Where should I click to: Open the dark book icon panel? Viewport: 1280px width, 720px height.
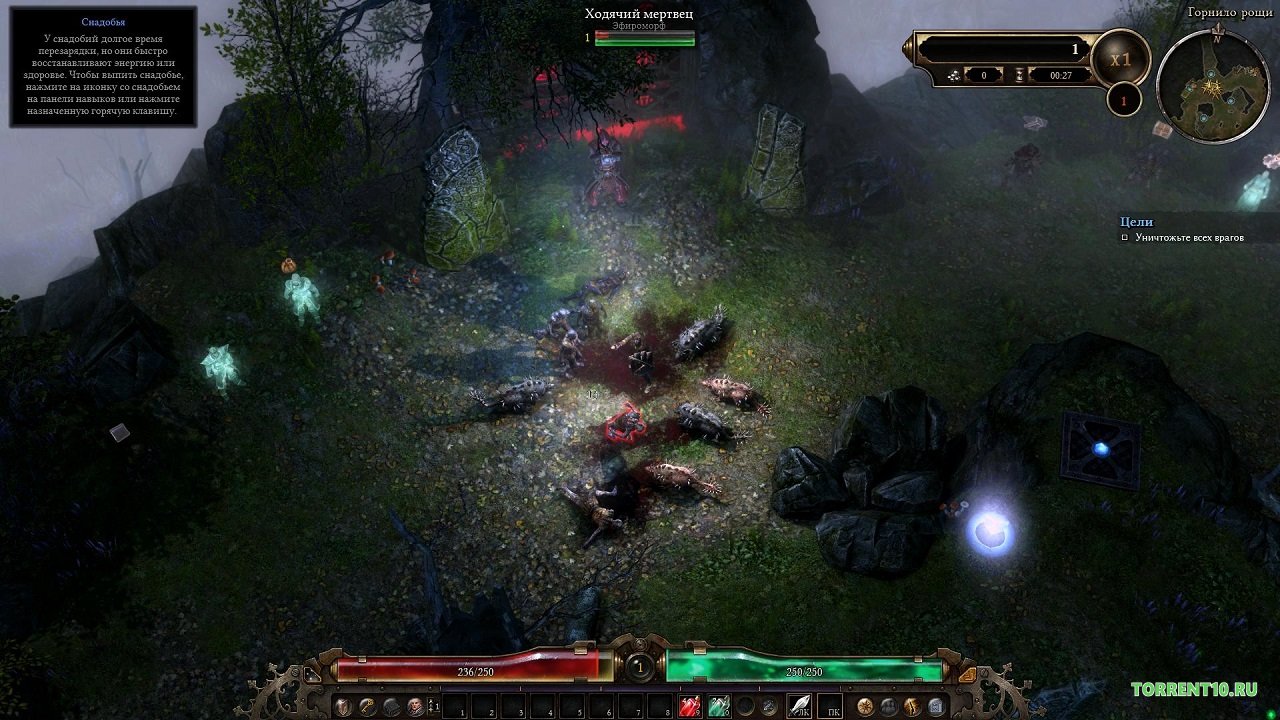click(392, 707)
